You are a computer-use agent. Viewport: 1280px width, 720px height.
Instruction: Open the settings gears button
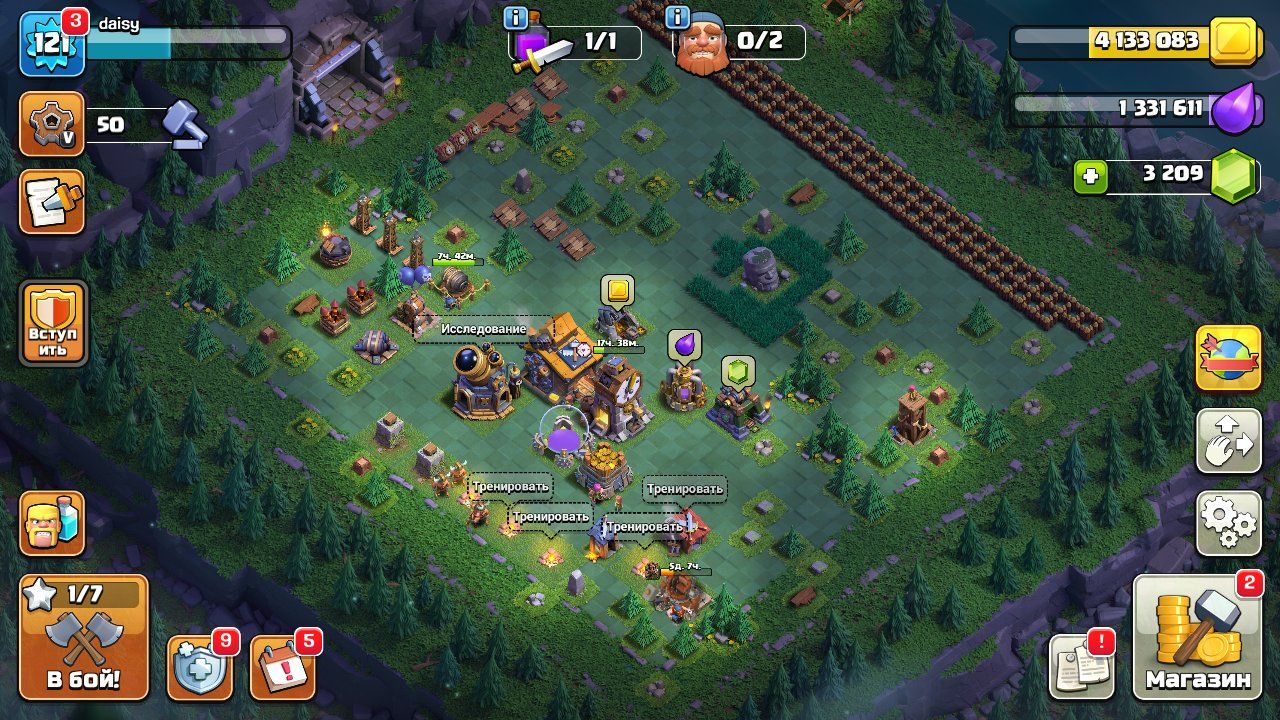click(1228, 523)
